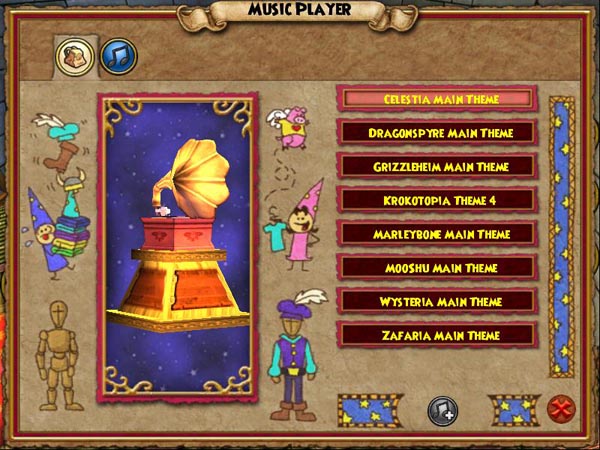The height and width of the screenshot is (450, 600).
Task: Select Wysteria Main Theme entry
Action: (440, 301)
